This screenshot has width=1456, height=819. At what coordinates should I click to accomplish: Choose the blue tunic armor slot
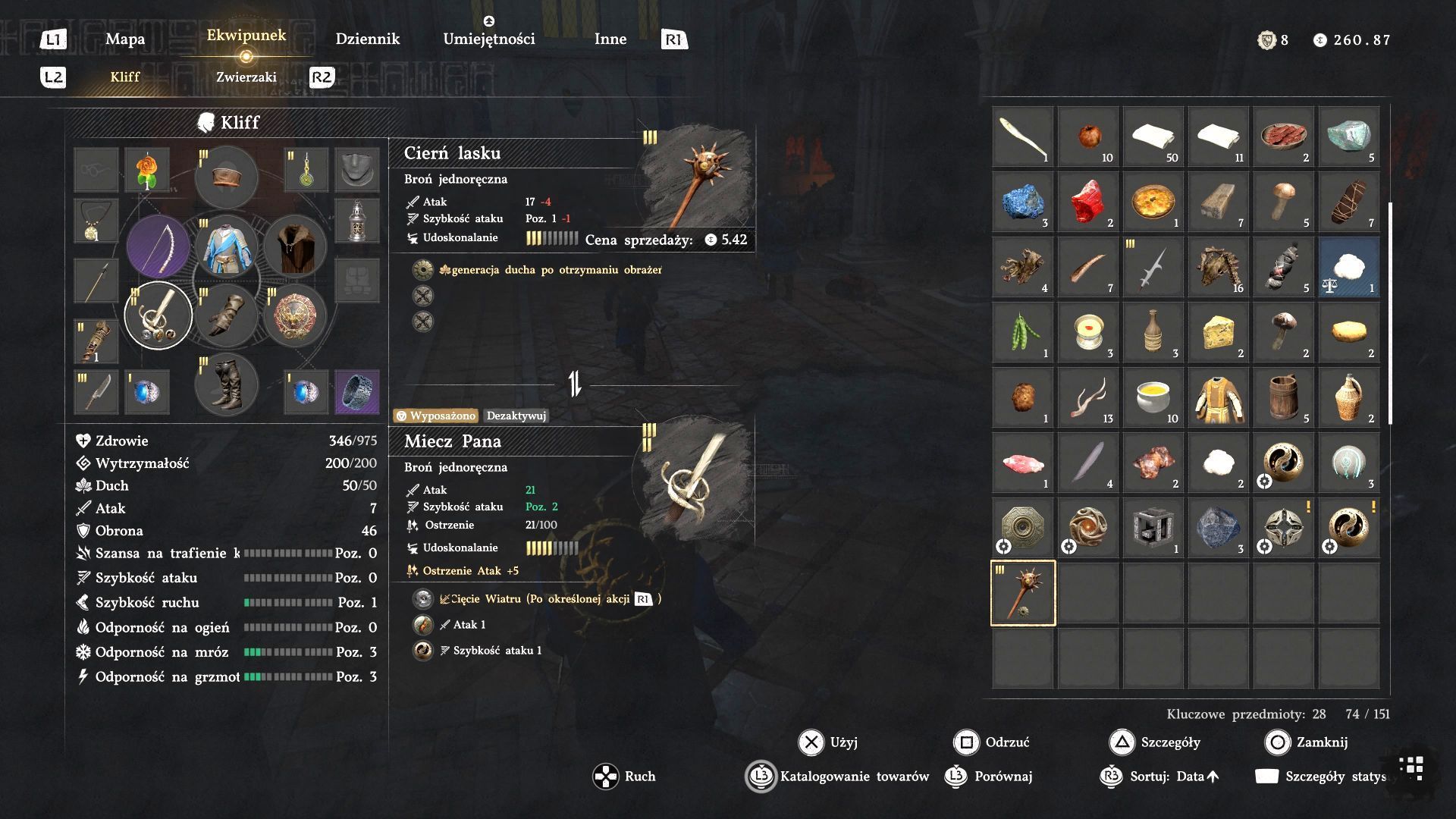click(x=226, y=246)
